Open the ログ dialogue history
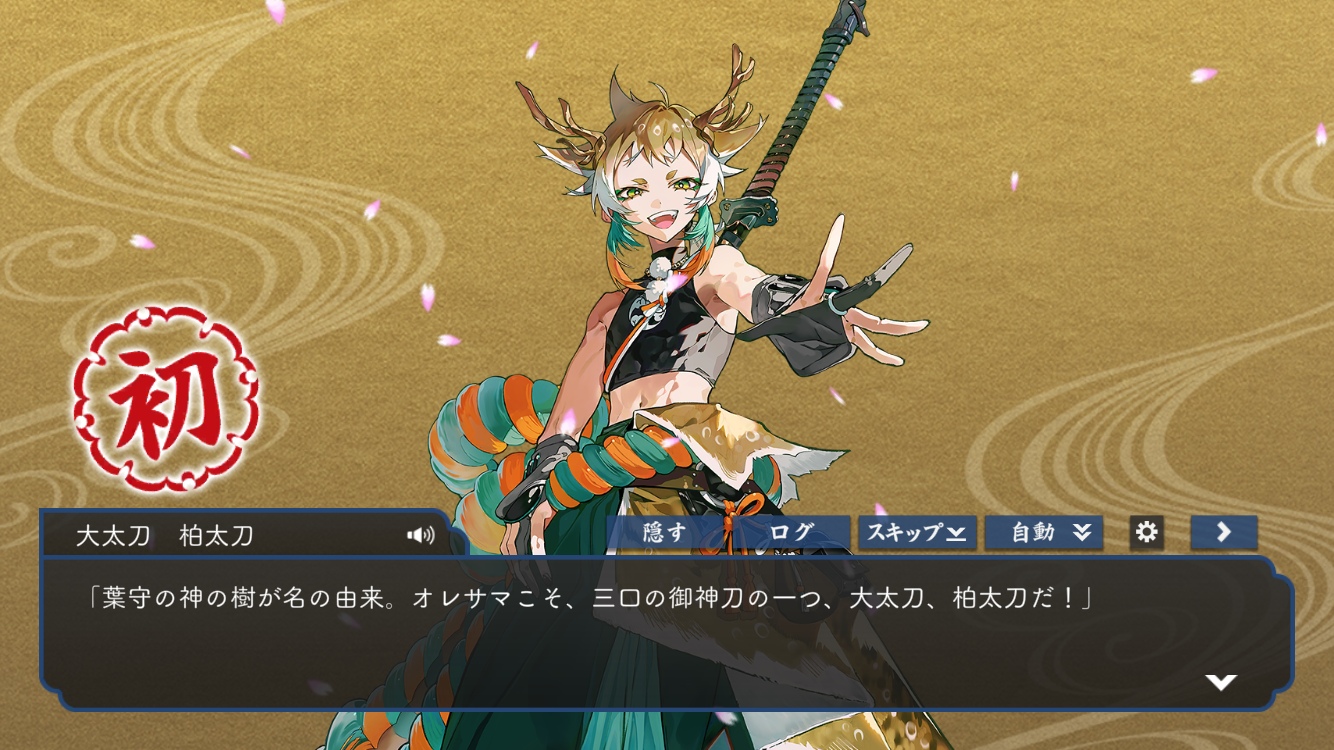Screen dimensions: 1334x750 pyautogui.click(x=792, y=532)
